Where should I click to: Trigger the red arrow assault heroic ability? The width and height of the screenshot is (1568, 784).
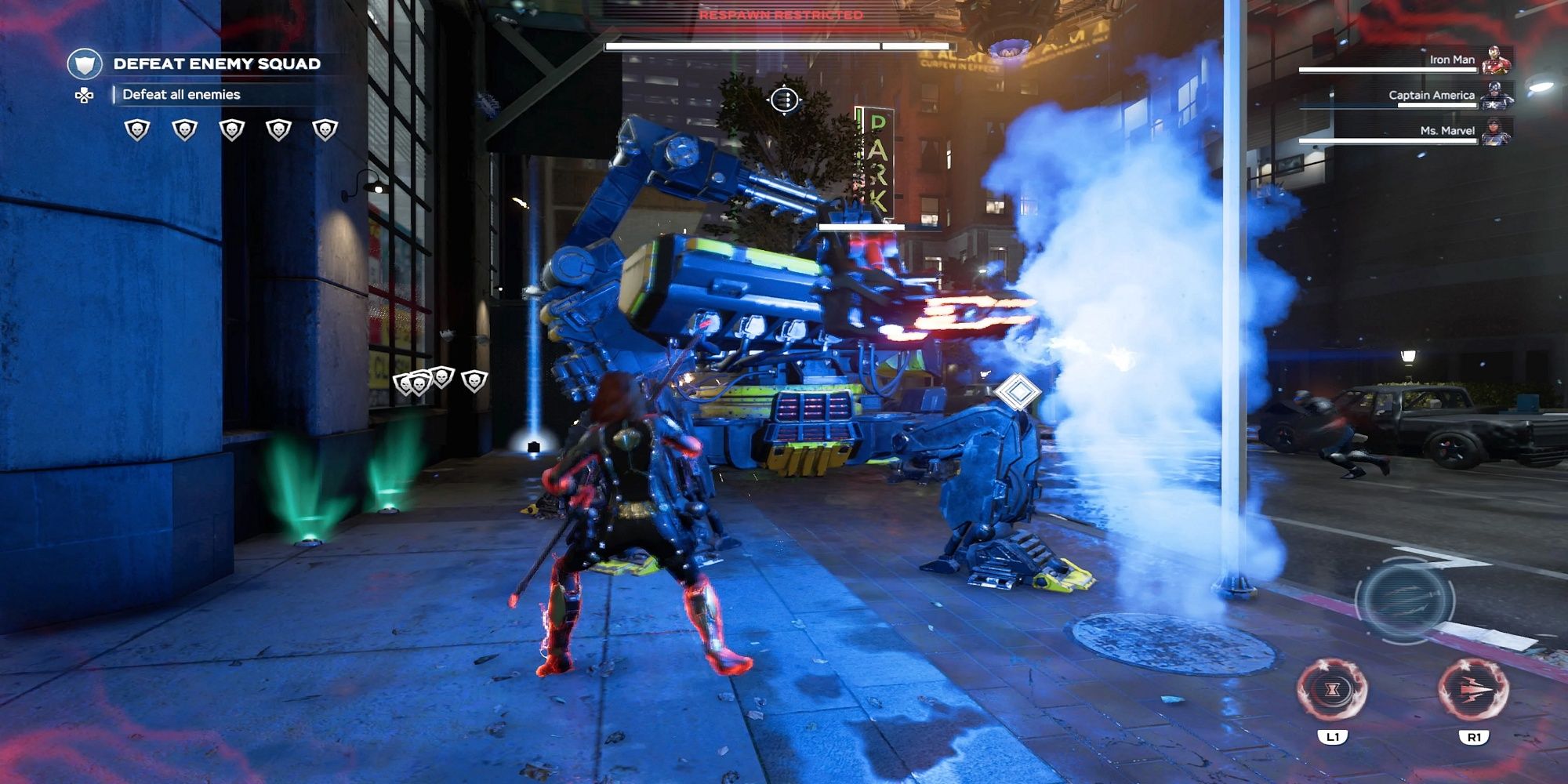(1473, 690)
